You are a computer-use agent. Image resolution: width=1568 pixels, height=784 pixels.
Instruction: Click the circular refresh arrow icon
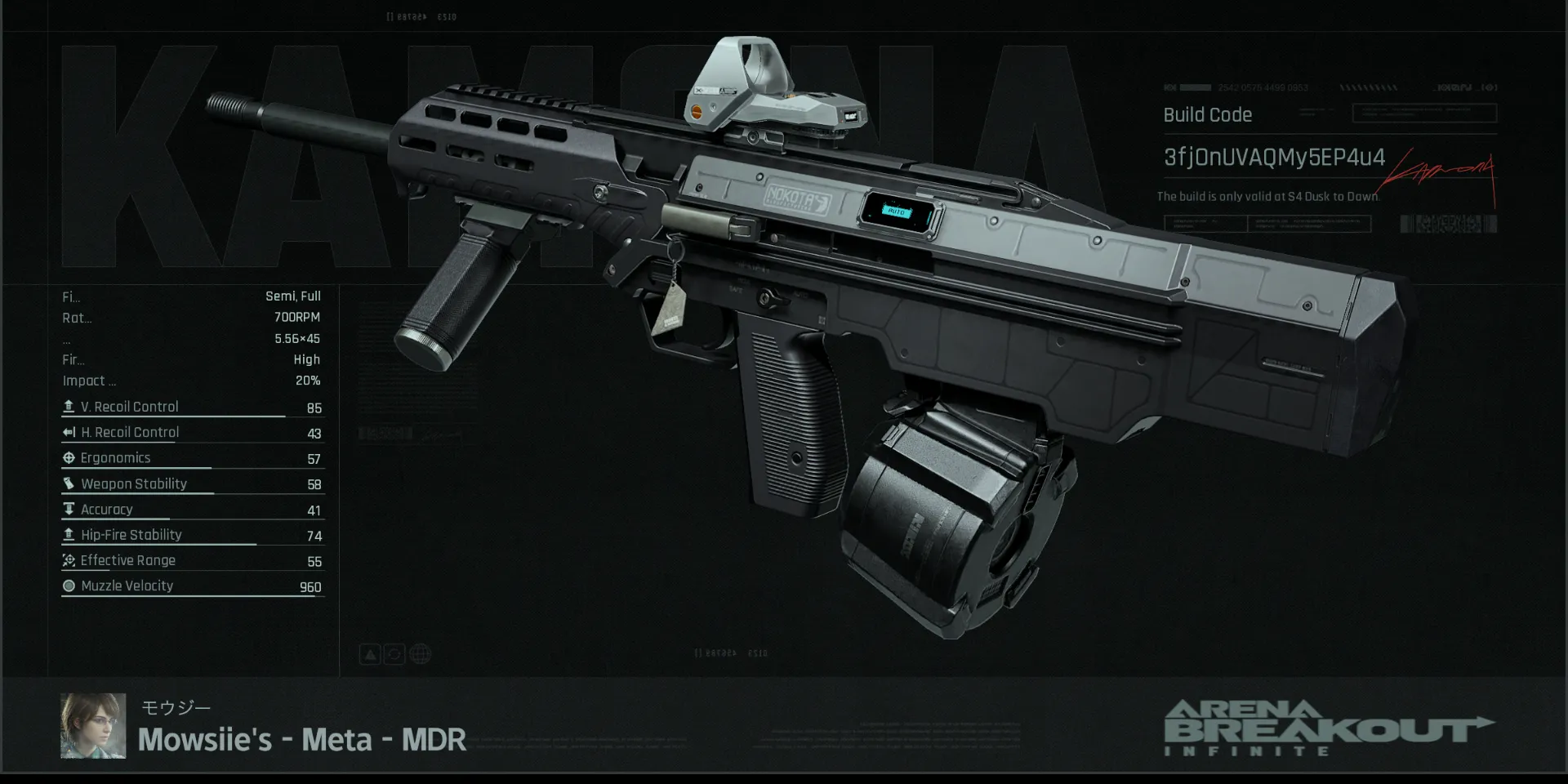coord(394,654)
